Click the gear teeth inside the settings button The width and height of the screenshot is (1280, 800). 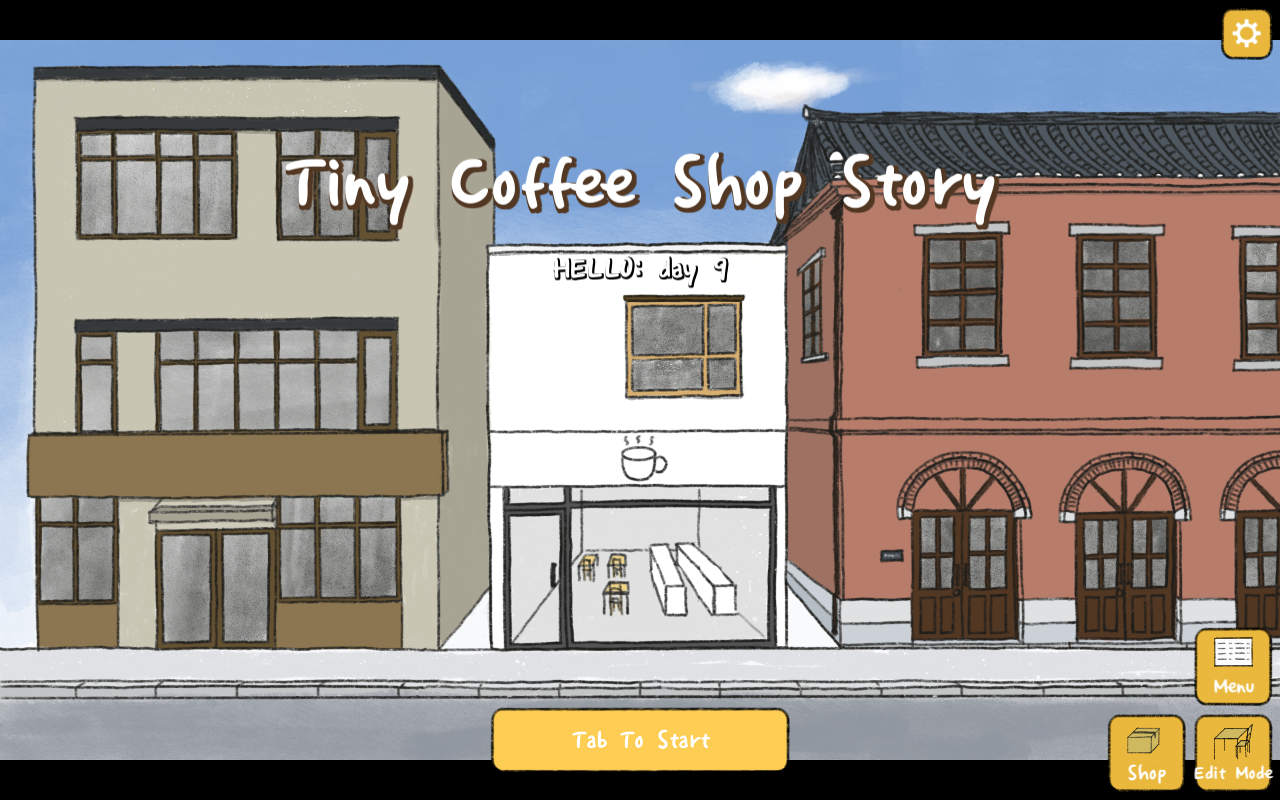tap(1244, 32)
